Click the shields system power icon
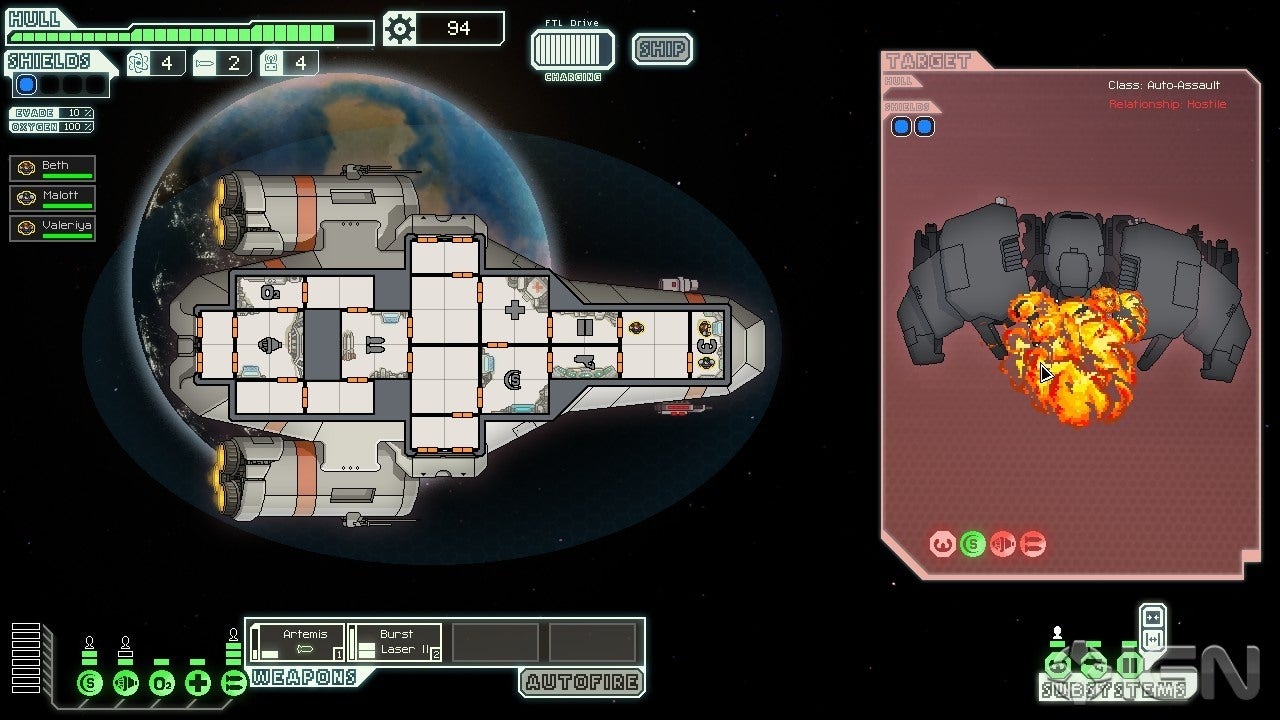 click(x=90, y=684)
